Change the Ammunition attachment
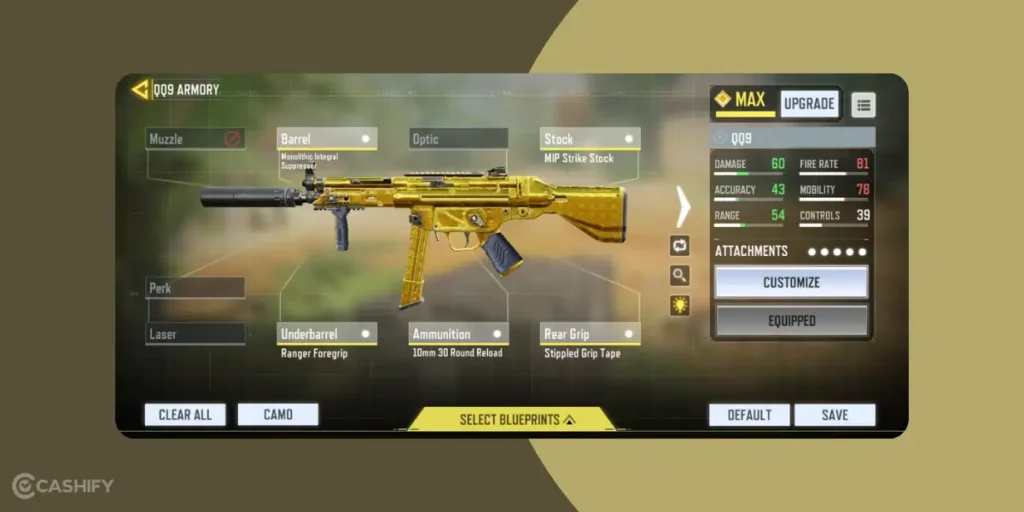Viewport: 1024px width, 512px height. click(x=458, y=334)
